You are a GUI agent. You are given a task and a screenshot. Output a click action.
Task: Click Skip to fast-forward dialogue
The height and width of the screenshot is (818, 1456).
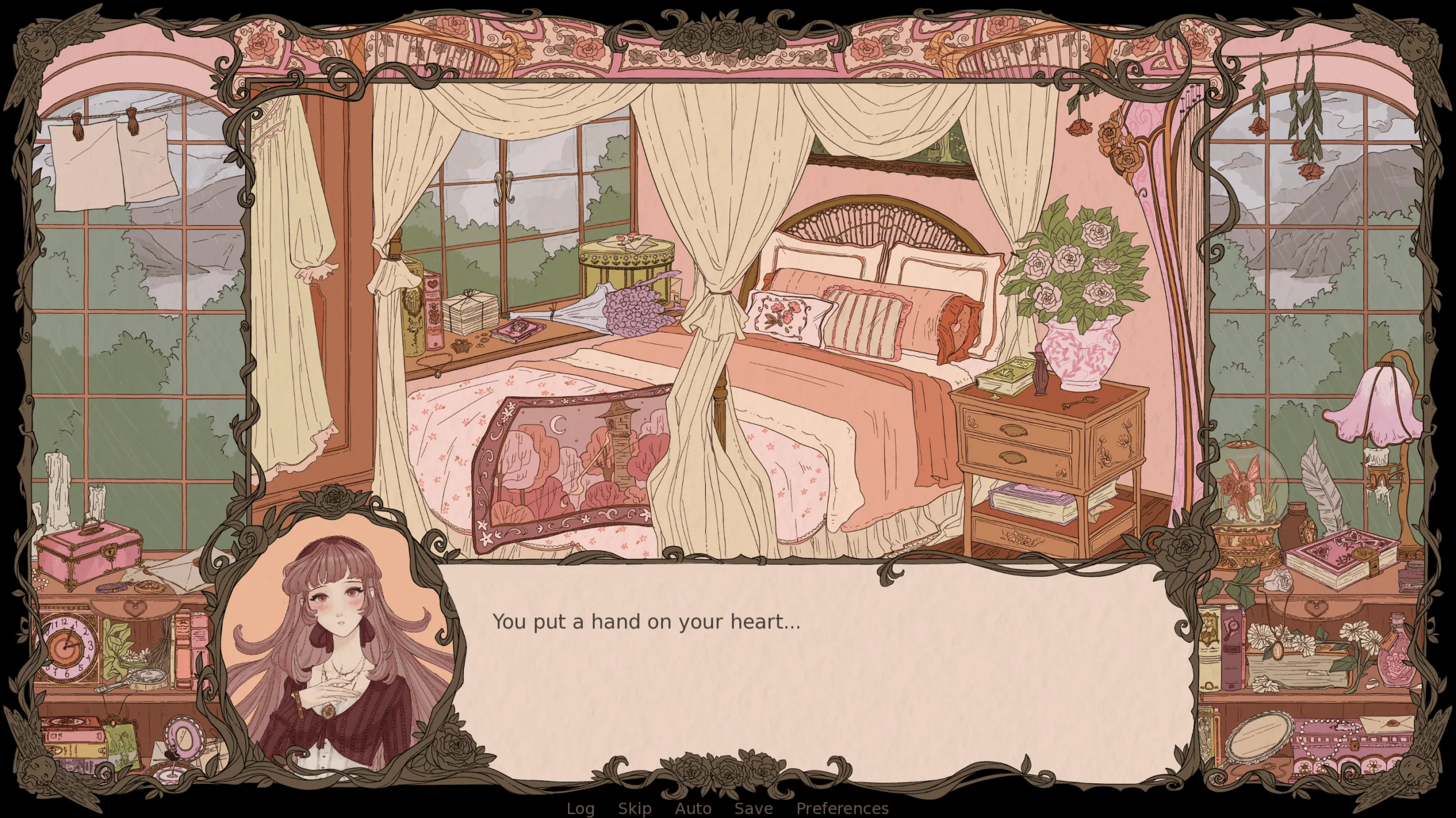(x=636, y=808)
